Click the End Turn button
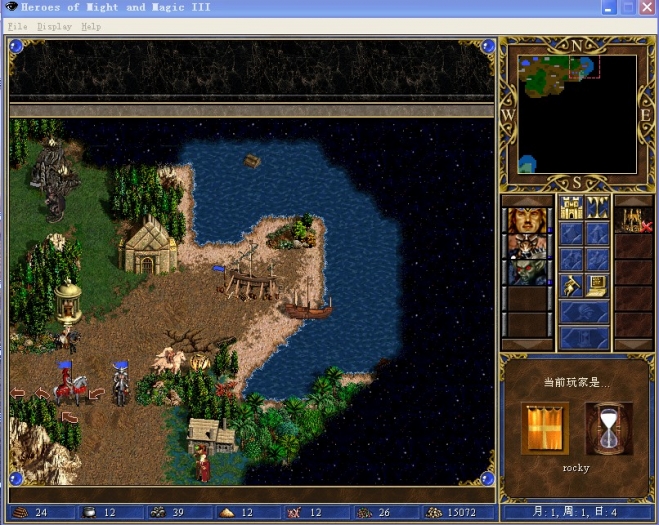This screenshot has height=525, width=659. click(x=584, y=338)
